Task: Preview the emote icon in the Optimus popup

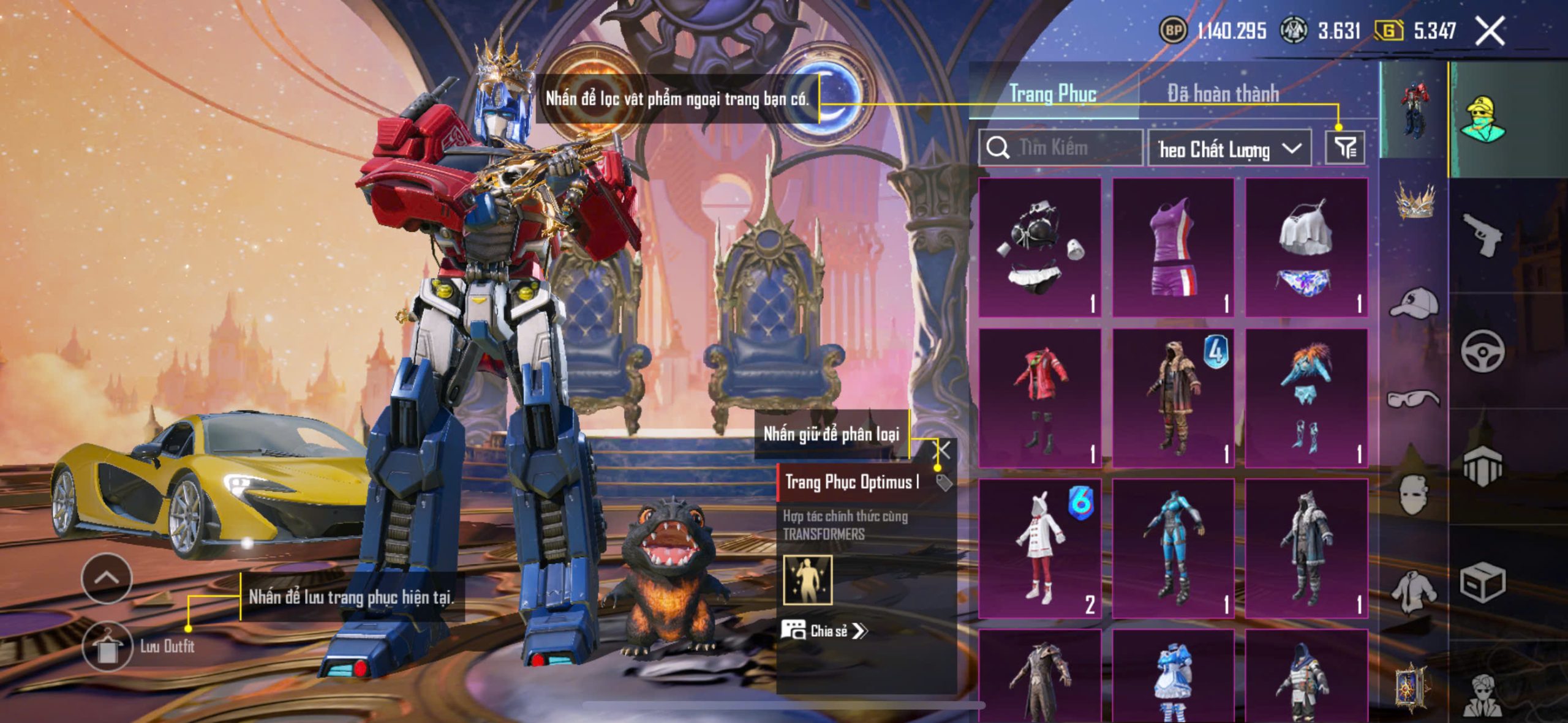Action: [x=808, y=579]
